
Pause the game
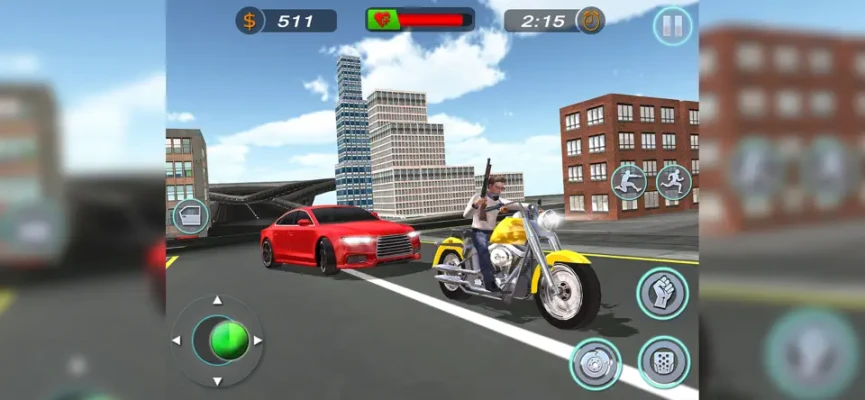pyautogui.click(x=672, y=26)
